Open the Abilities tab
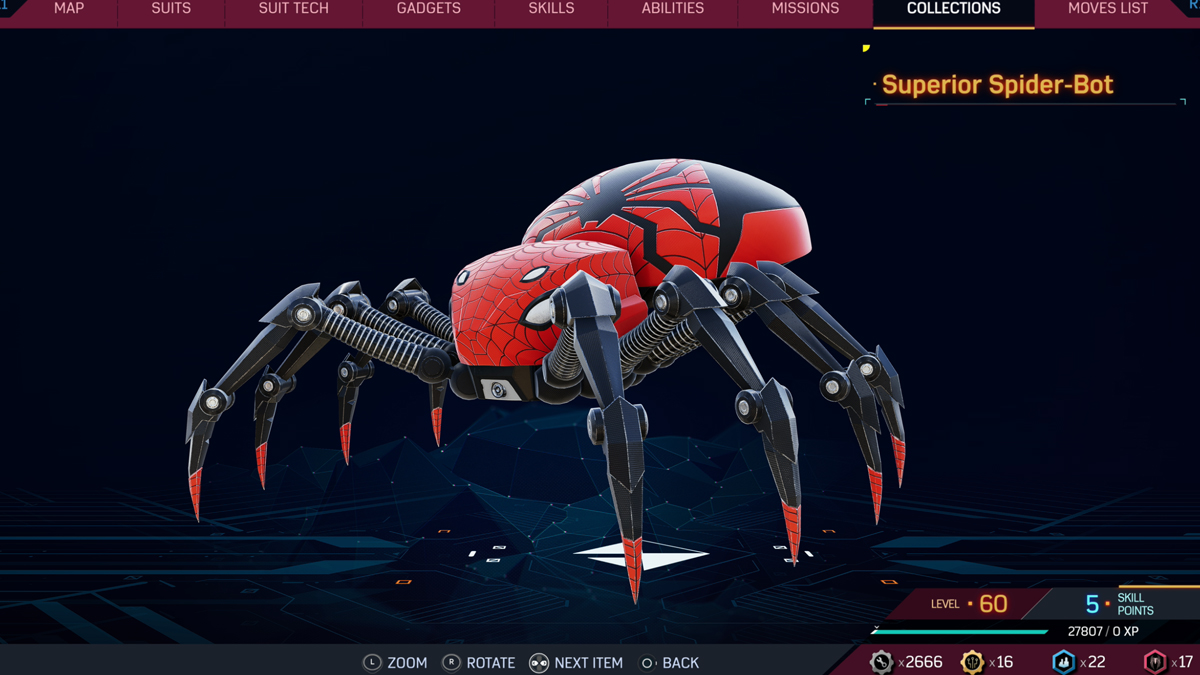 tap(673, 9)
